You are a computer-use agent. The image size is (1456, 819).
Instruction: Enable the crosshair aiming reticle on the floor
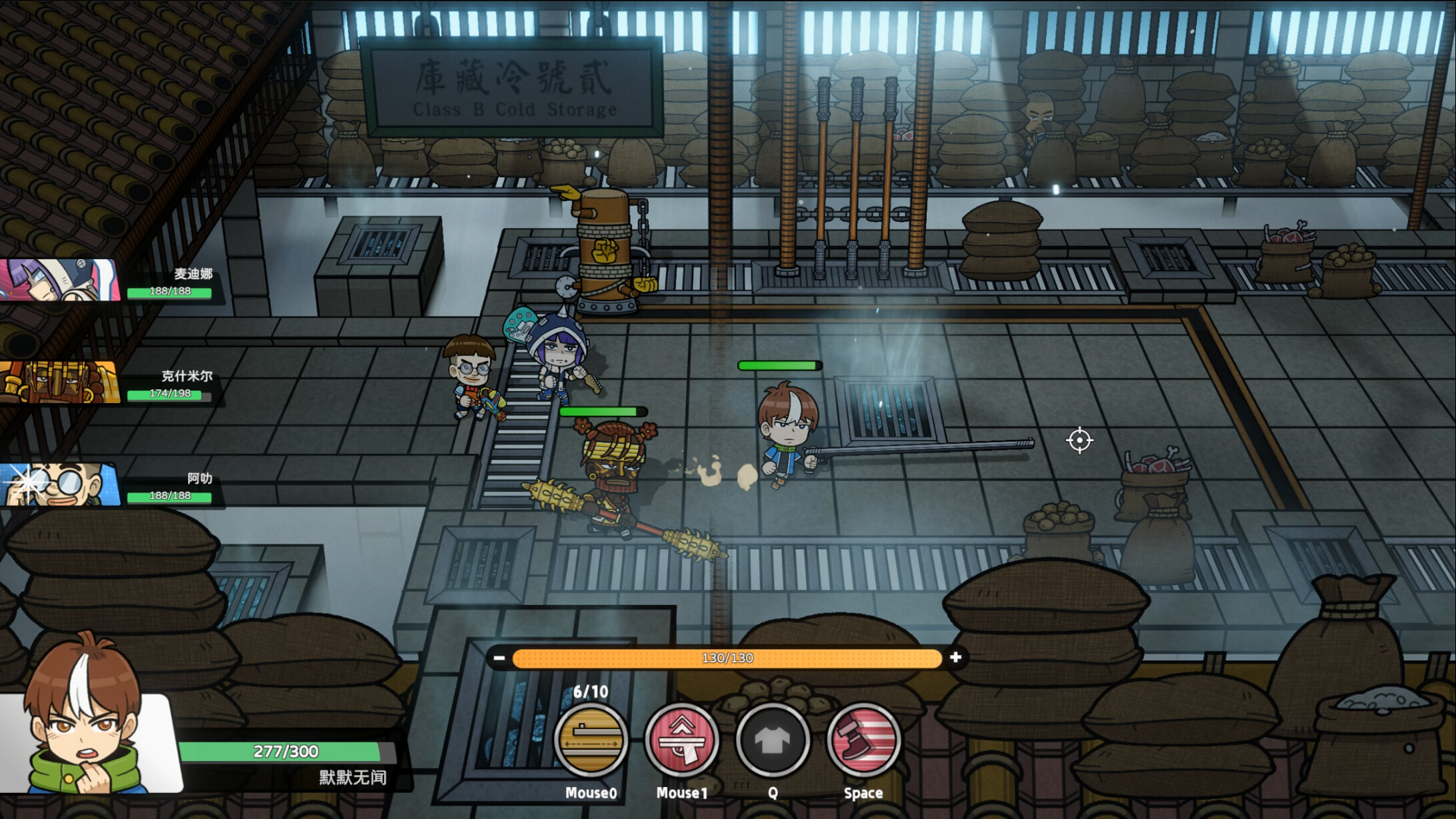(1079, 440)
